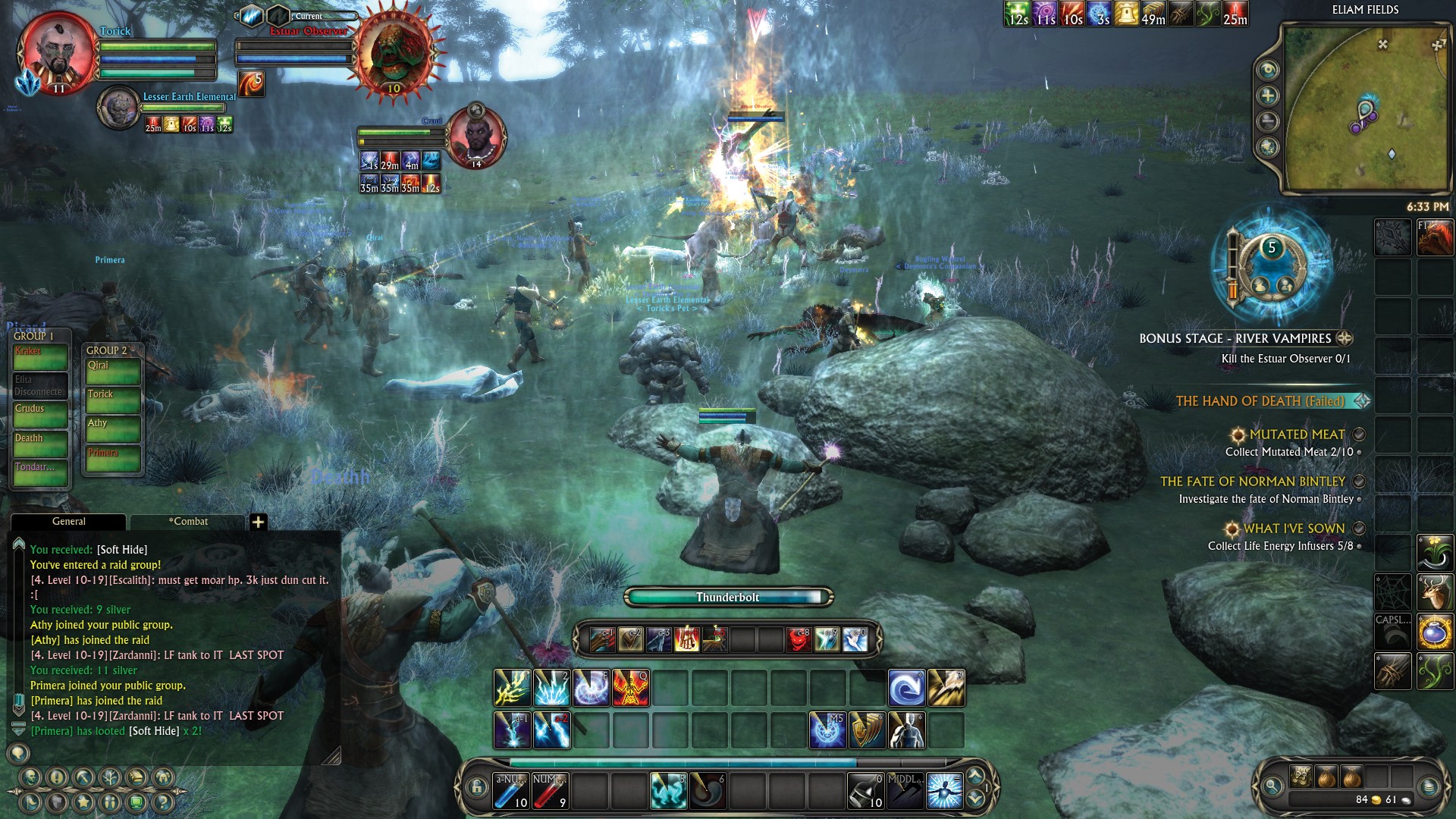Zoom out the minimap with minus button
This screenshot has width=1456, height=819.
tap(1268, 121)
